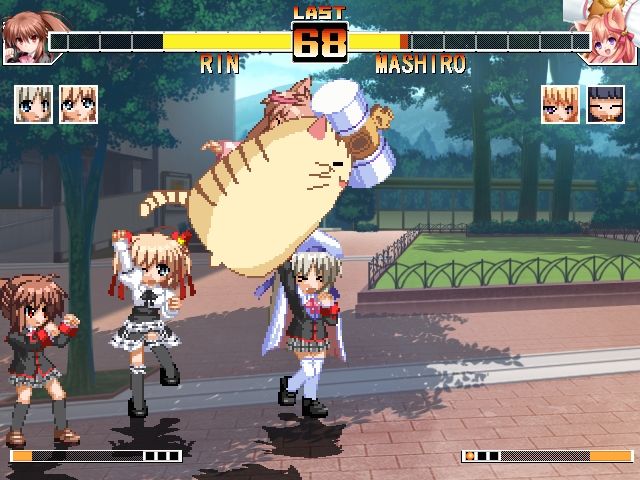Choose the silver-haired teammate portrait
This screenshot has width=640, height=480.
point(33,104)
